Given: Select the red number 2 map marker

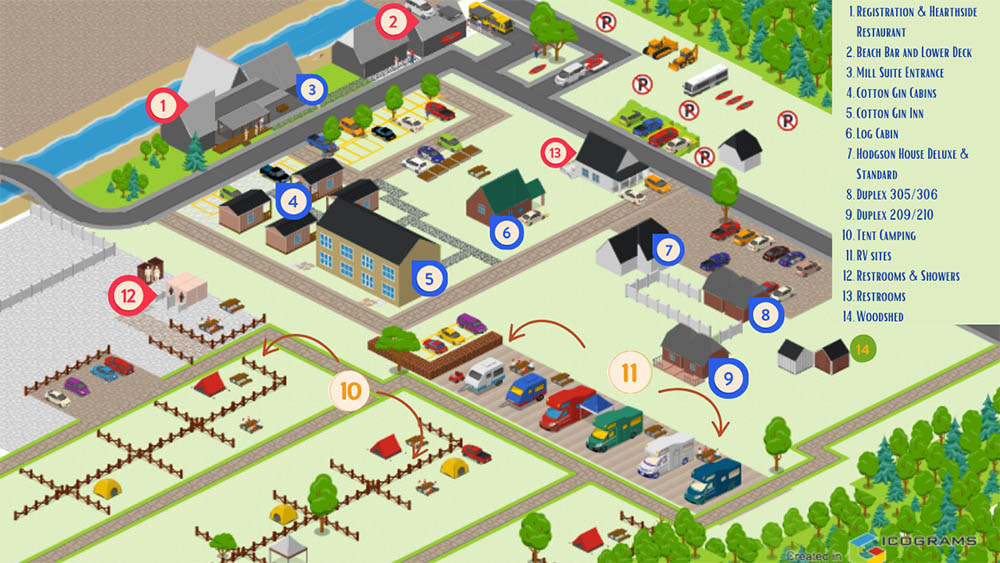Looking at the screenshot, I should pos(393,20).
